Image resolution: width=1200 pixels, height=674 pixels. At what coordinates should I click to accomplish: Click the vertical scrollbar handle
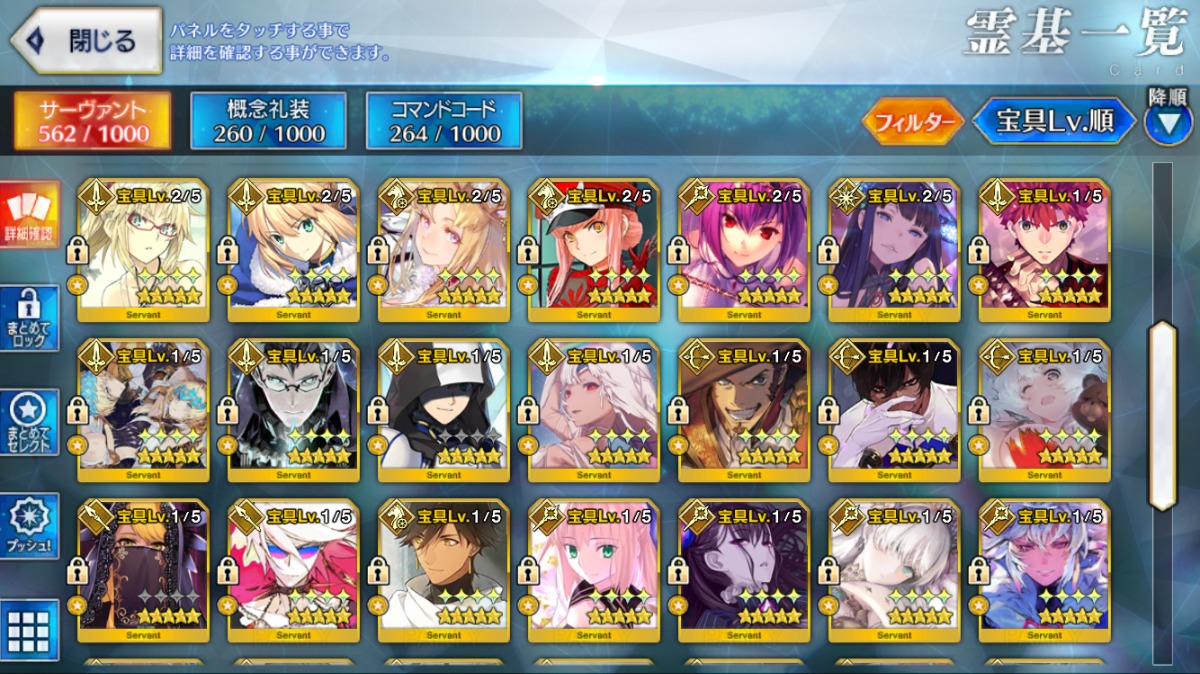click(x=1162, y=415)
